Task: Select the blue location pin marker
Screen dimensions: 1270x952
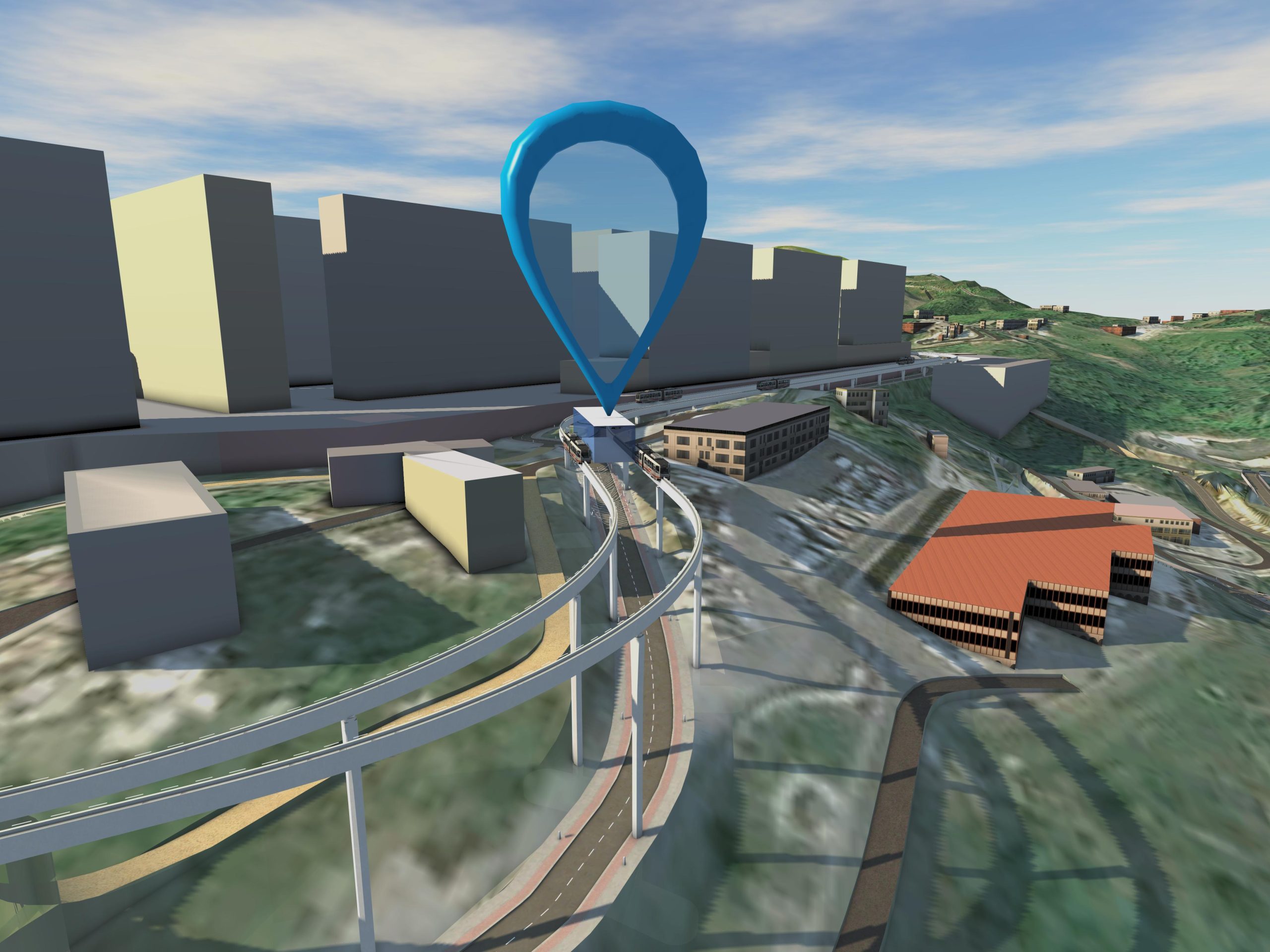Action: click(x=603, y=123)
